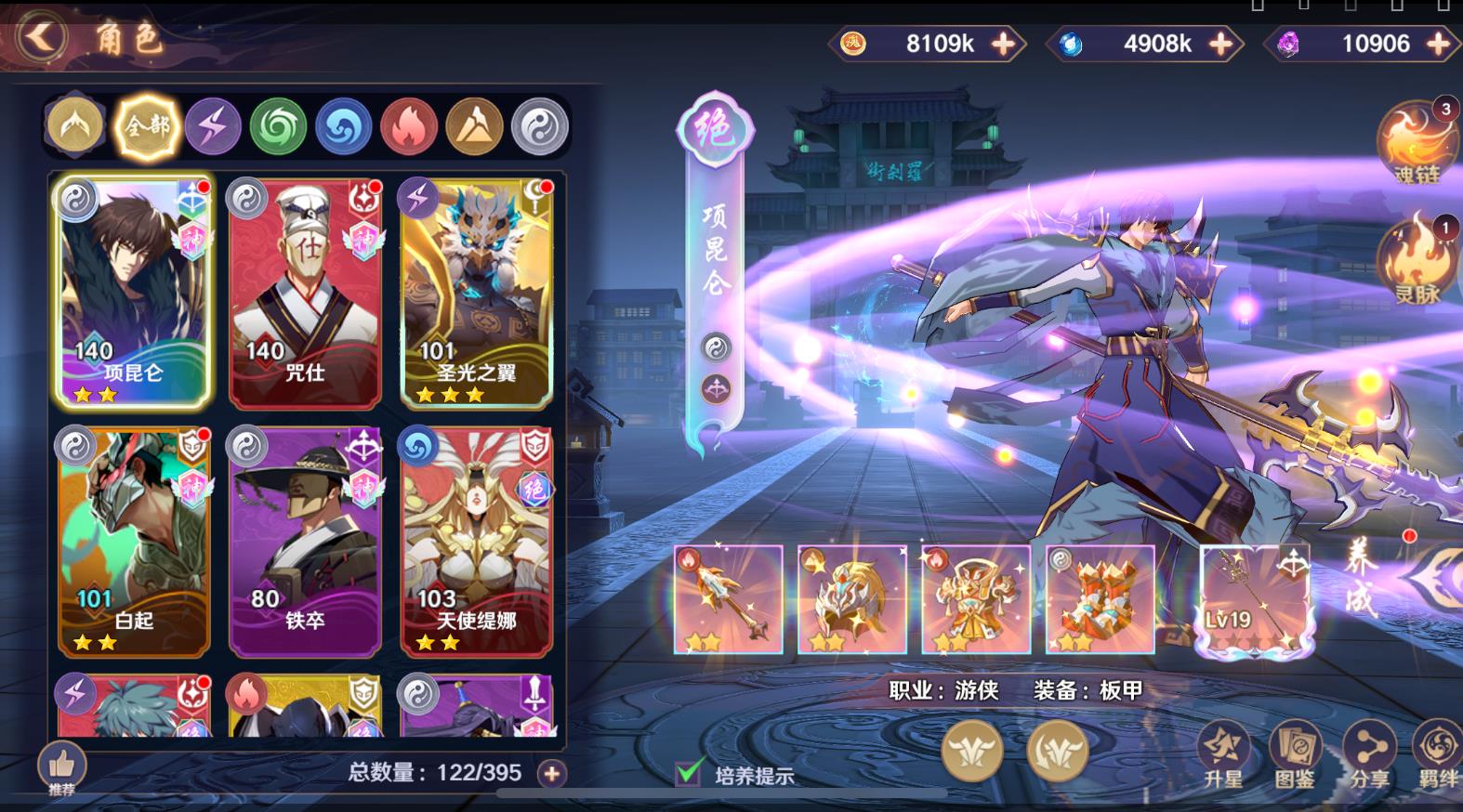1463x812 pixels.
Task: Switch to the red fire element tab
Action: pyautogui.click(x=409, y=125)
